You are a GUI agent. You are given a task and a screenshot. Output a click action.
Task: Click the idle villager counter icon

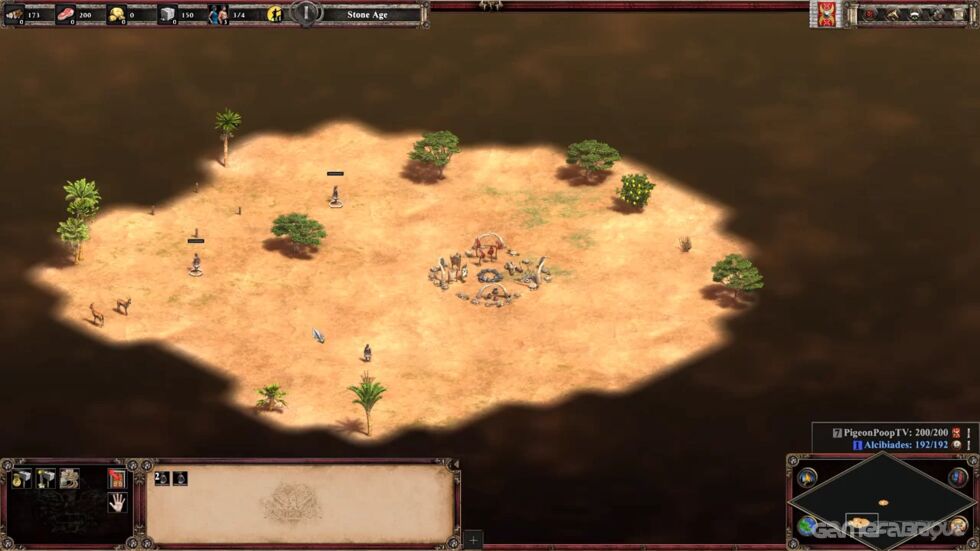point(274,14)
